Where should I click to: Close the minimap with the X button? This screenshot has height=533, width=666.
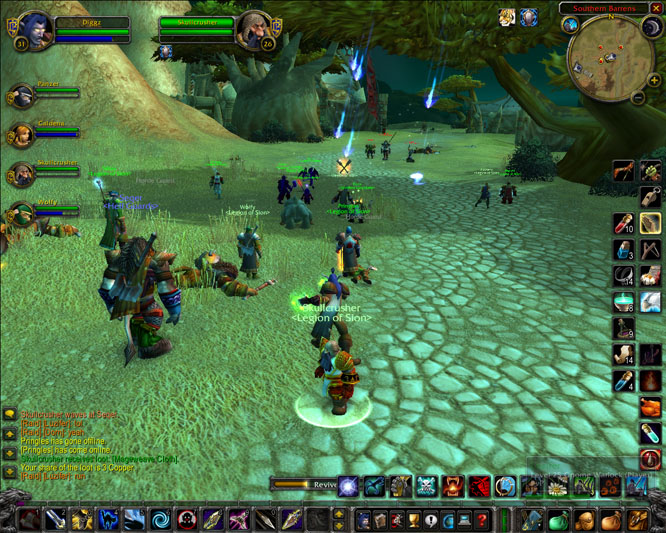pos(656,9)
